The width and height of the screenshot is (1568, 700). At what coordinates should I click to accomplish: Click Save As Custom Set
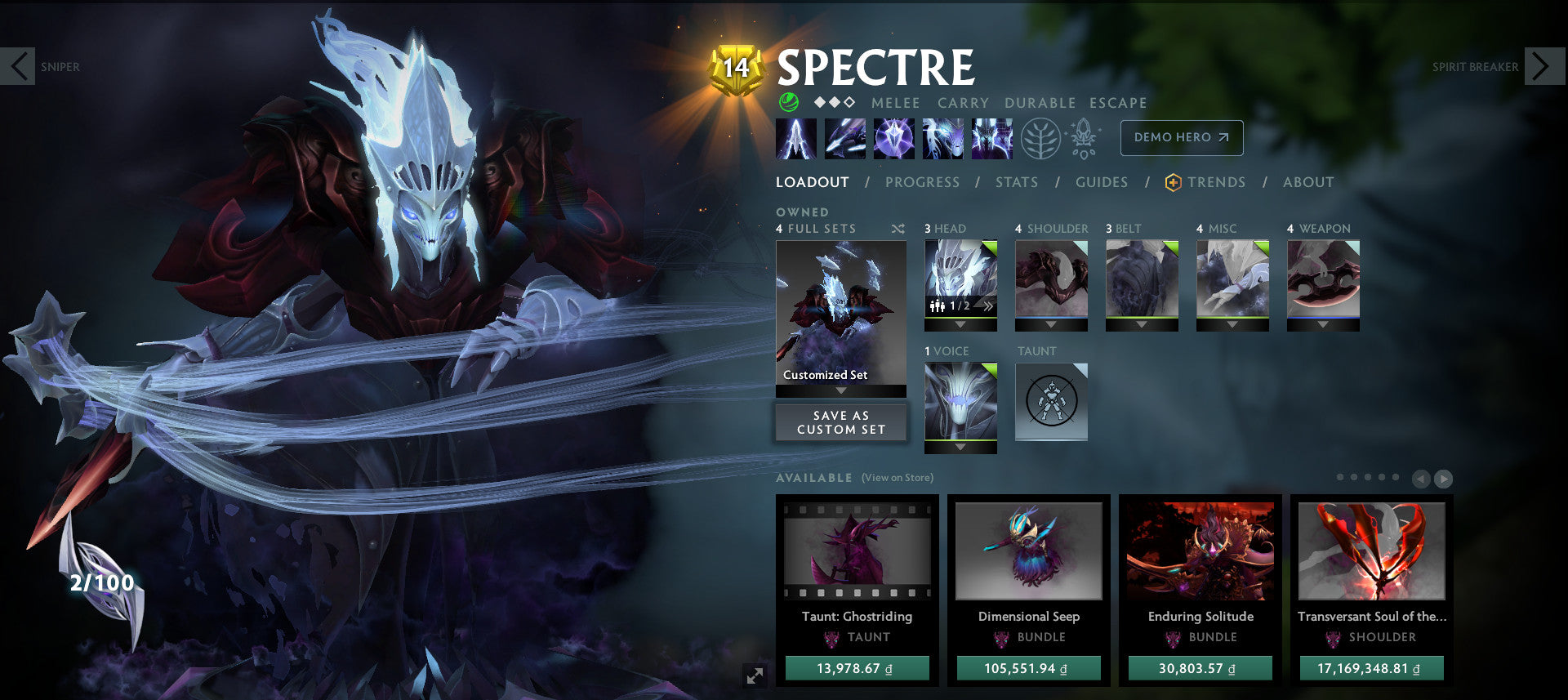point(841,422)
